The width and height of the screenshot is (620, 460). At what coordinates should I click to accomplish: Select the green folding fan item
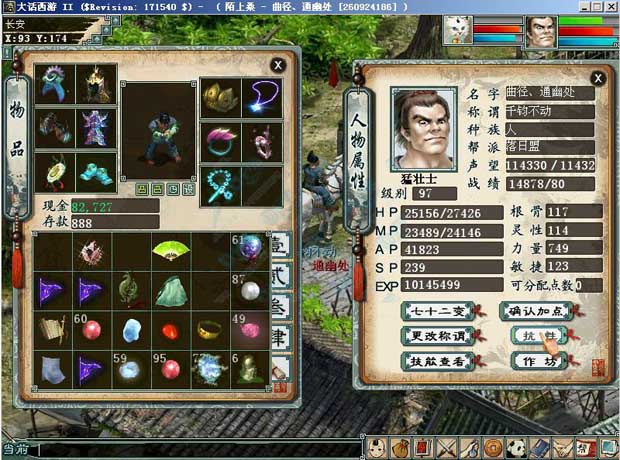point(168,250)
